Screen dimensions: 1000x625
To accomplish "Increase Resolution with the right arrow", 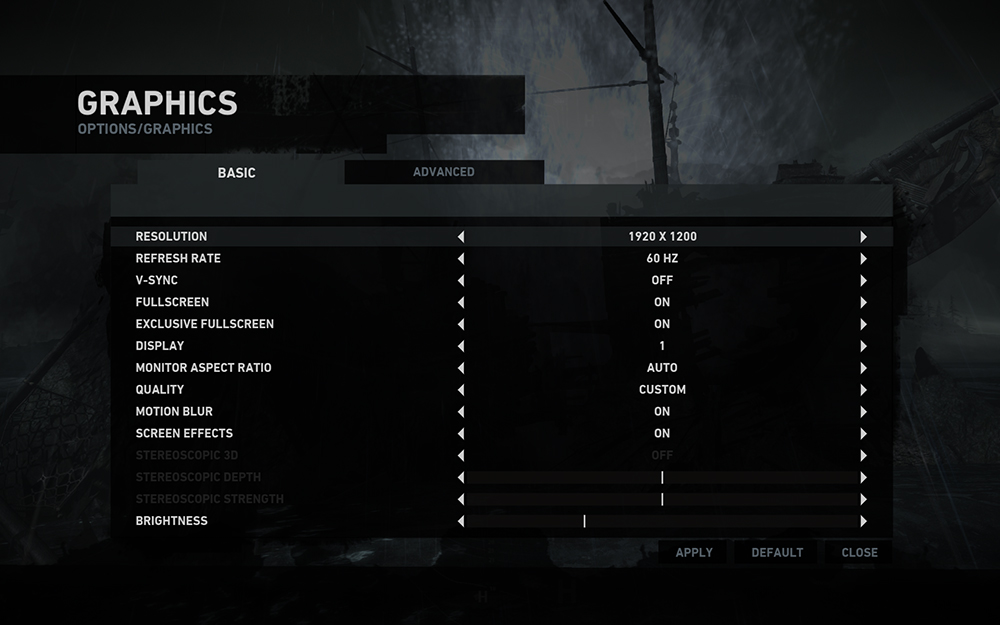I will click(863, 237).
